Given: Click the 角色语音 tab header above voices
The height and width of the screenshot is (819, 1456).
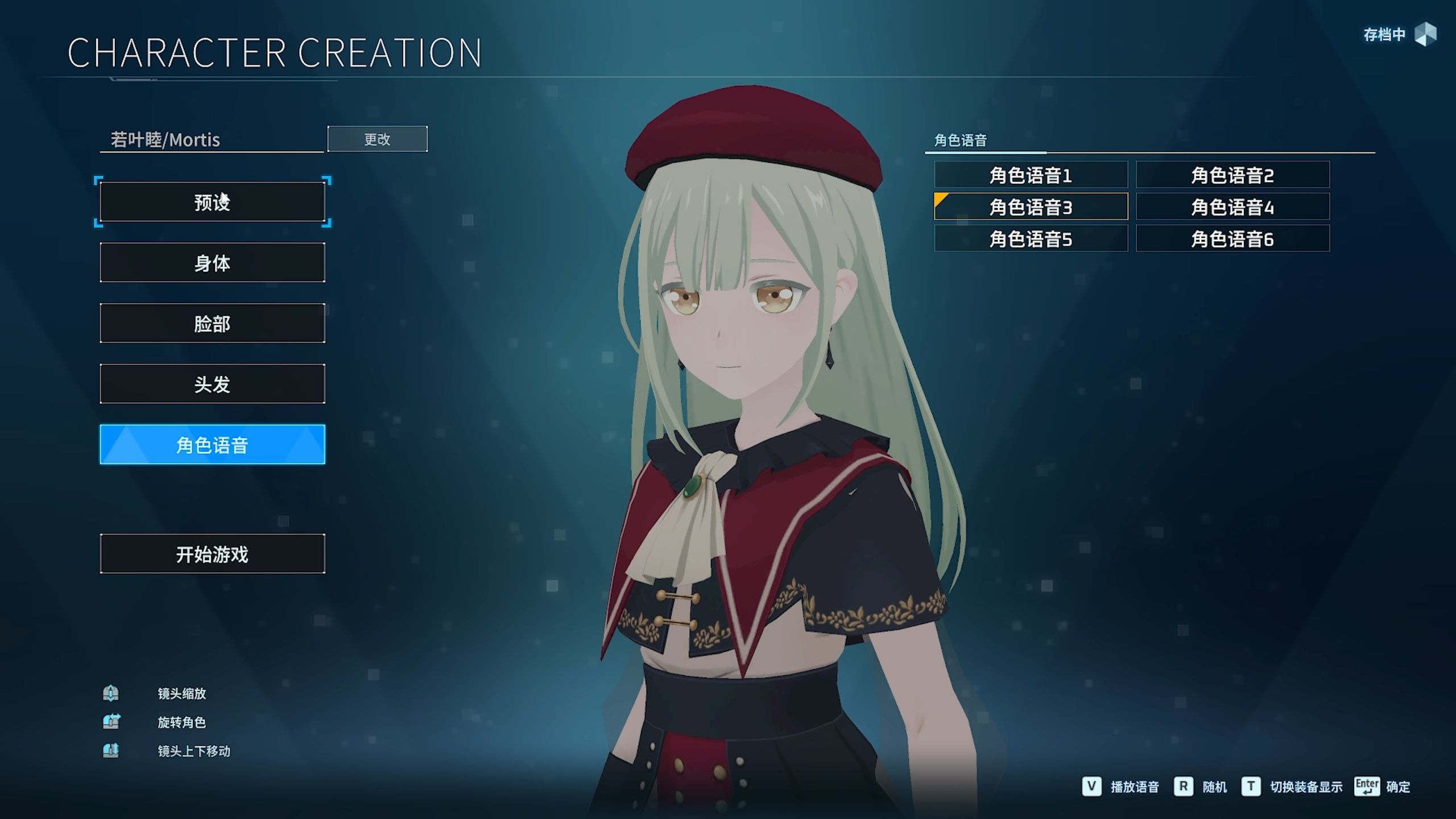Looking at the screenshot, I should point(961,140).
